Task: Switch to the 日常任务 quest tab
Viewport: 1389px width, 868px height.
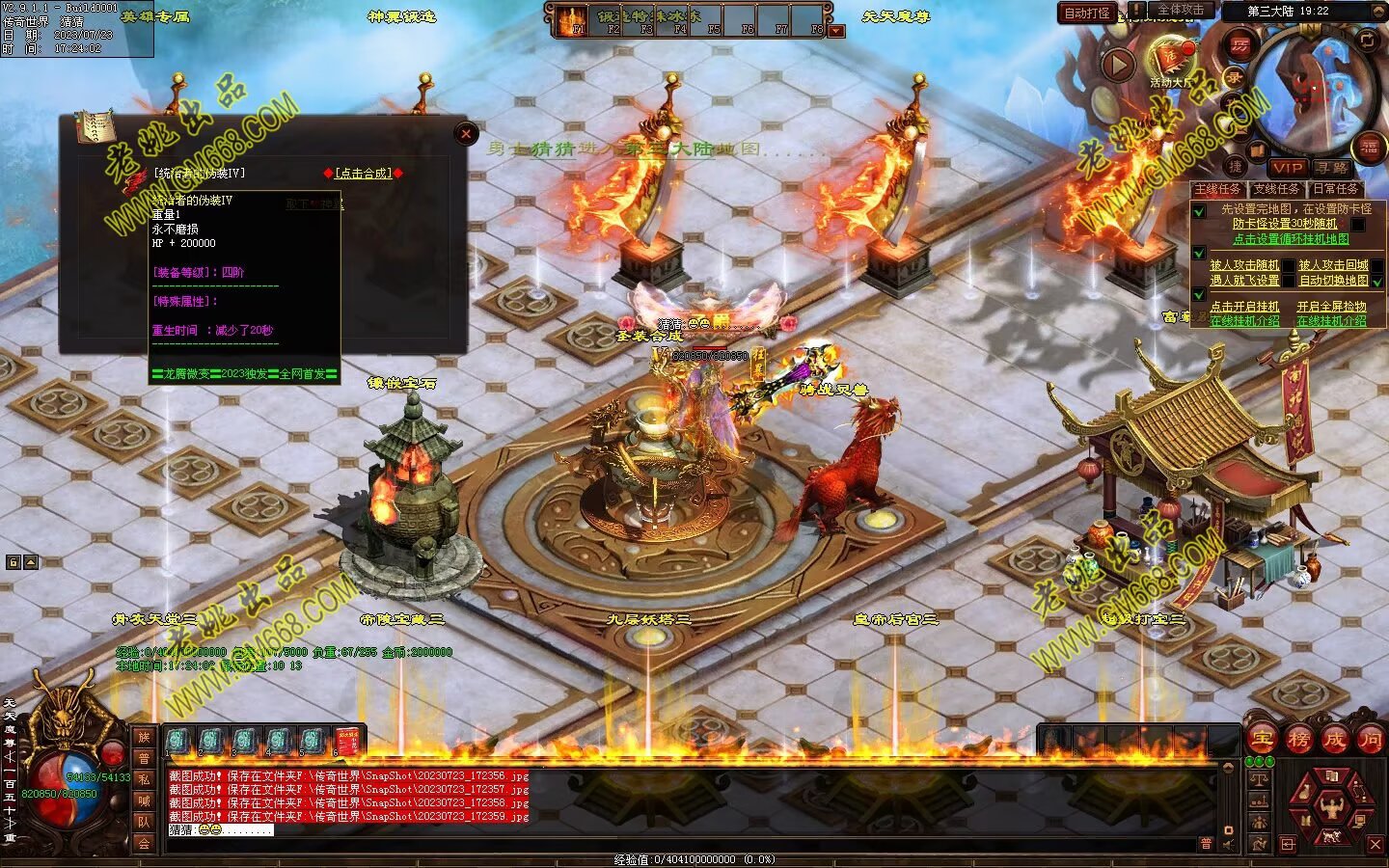Action: (x=1336, y=189)
